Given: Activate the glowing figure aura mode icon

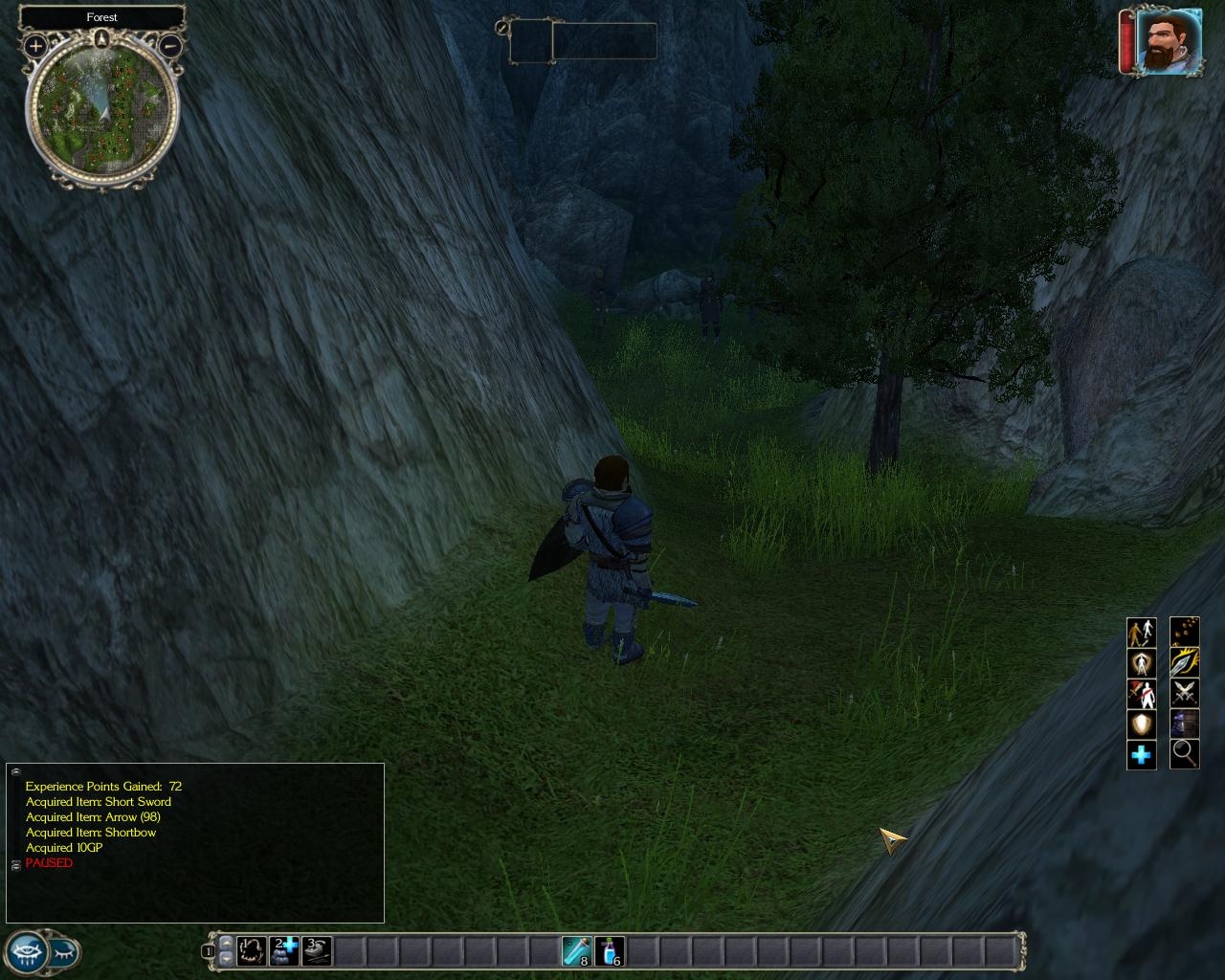Looking at the screenshot, I should pyautogui.click(x=1141, y=663).
